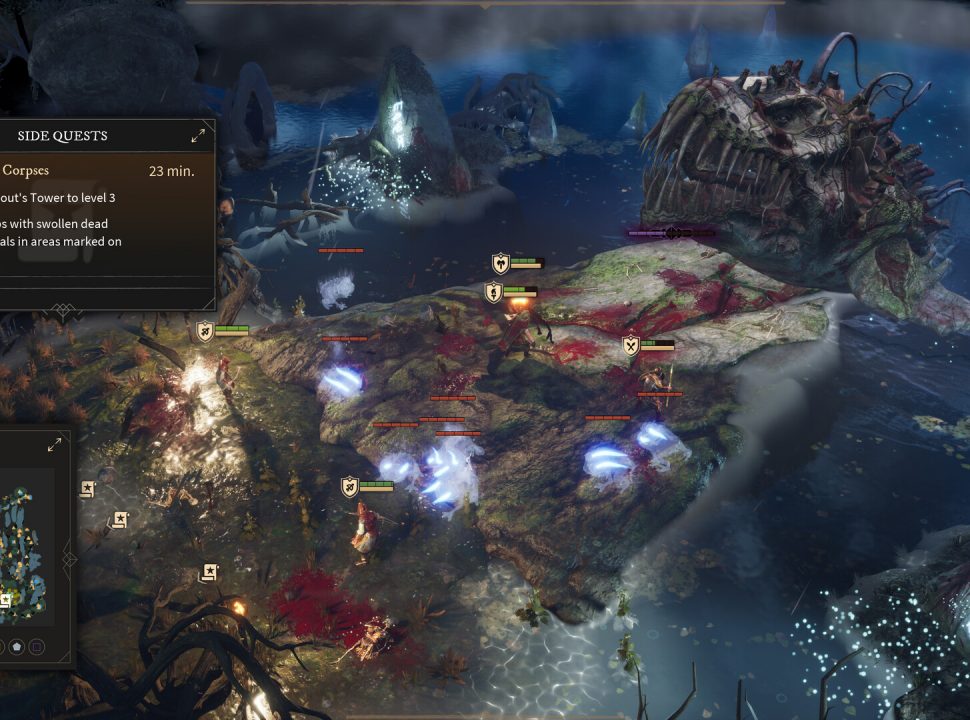Select the unit with the axe shield badge
This screenshot has width=970, height=720.
coord(501,263)
